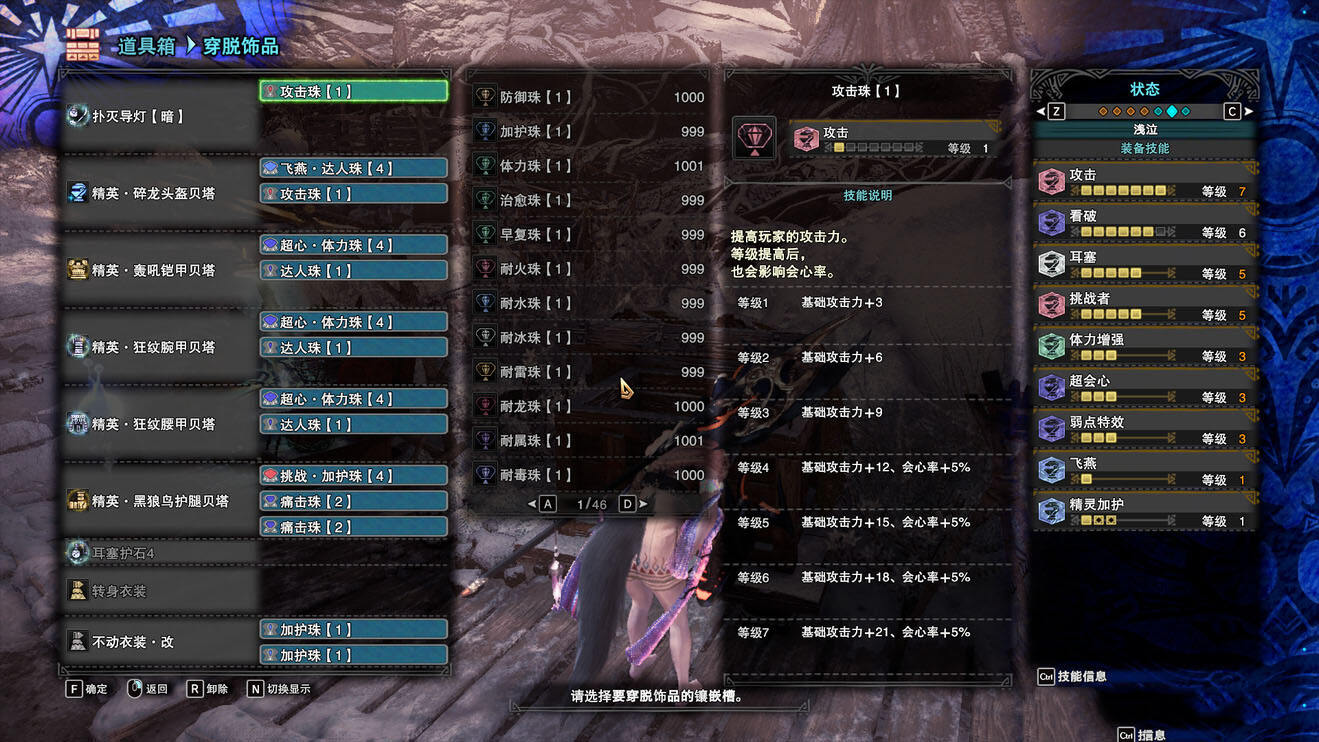Go to the next decoration list page
This screenshot has width=1319, height=742.
pyautogui.click(x=630, y=504)
